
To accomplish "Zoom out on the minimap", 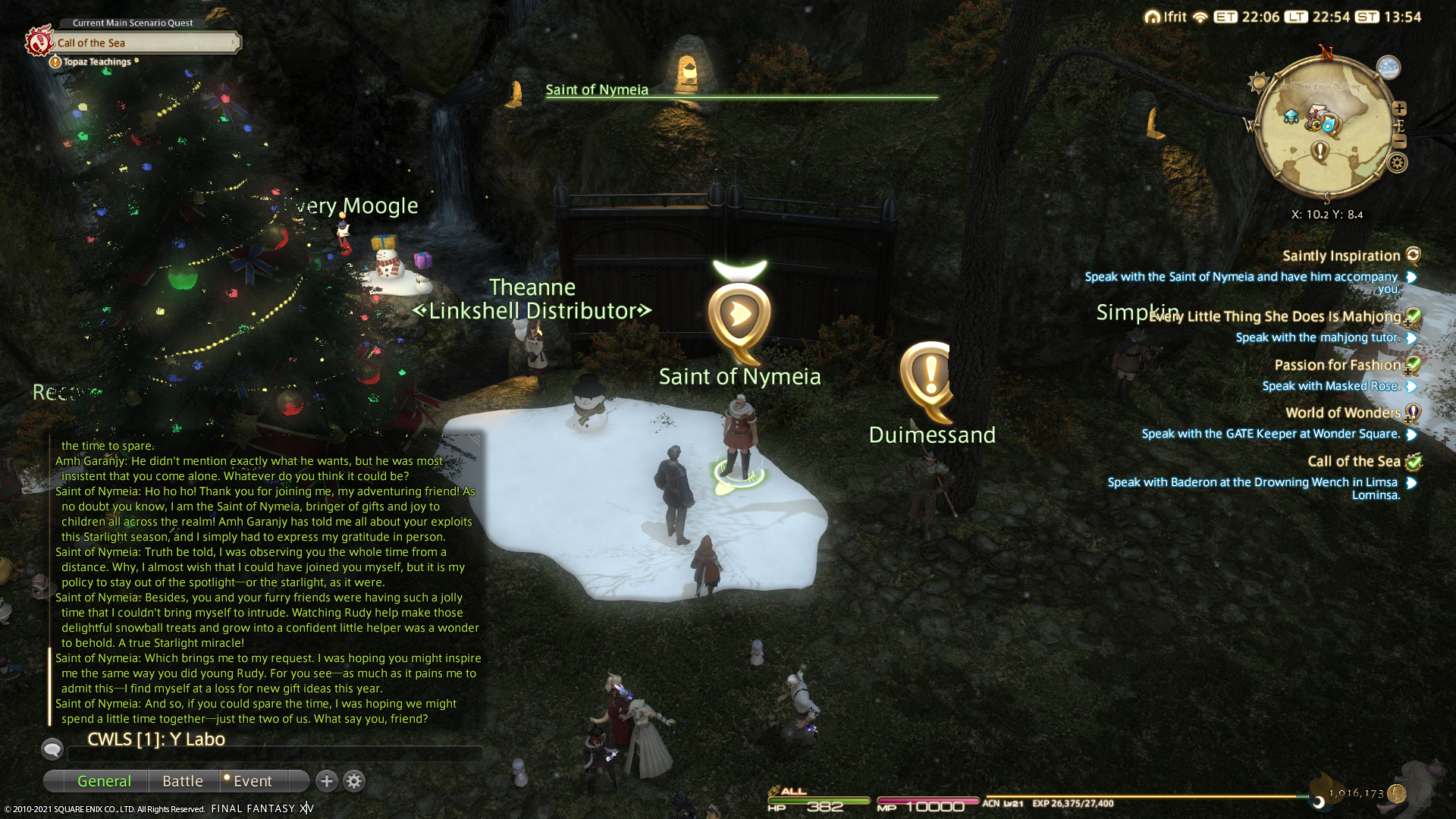I will point(1399,142).
